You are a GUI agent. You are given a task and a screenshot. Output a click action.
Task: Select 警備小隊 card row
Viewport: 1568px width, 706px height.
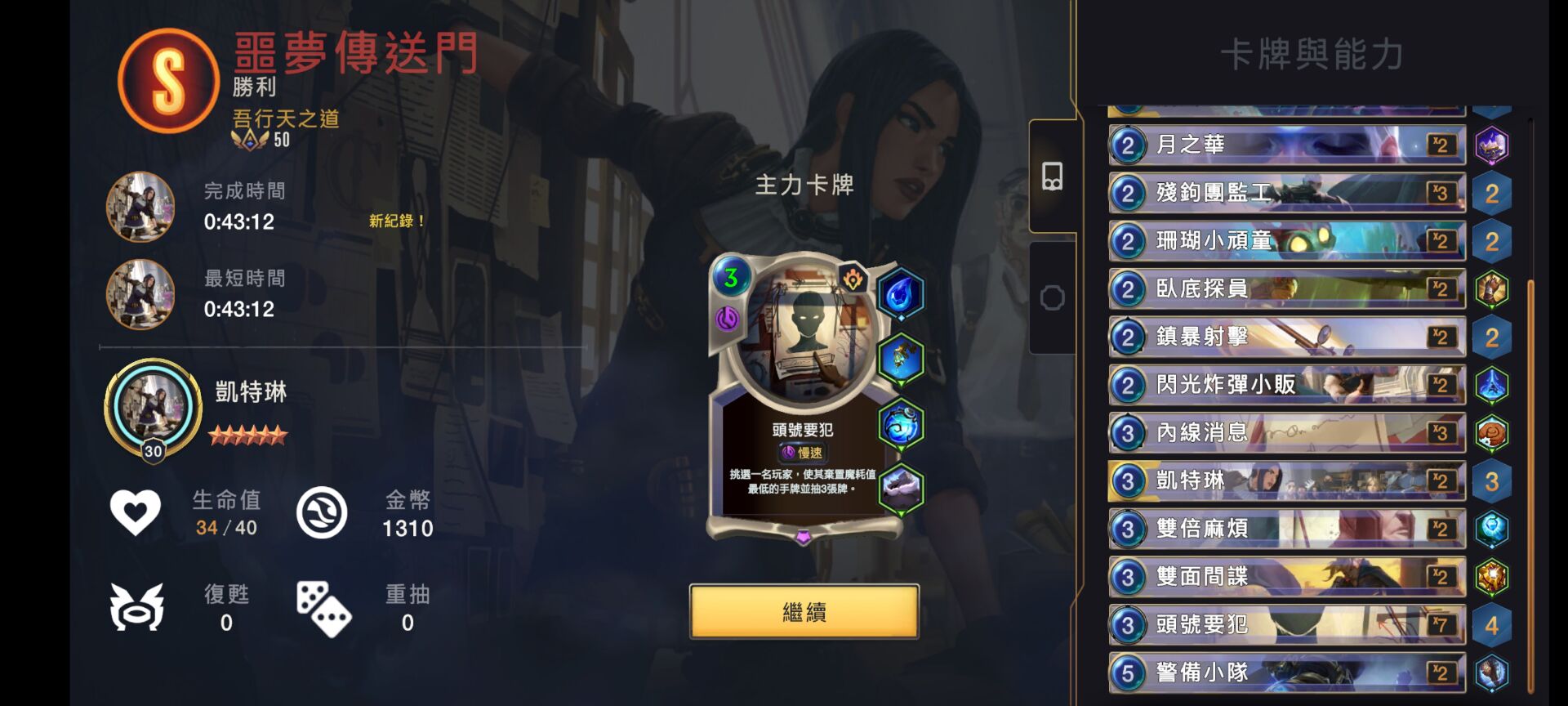click(1286, 672)
